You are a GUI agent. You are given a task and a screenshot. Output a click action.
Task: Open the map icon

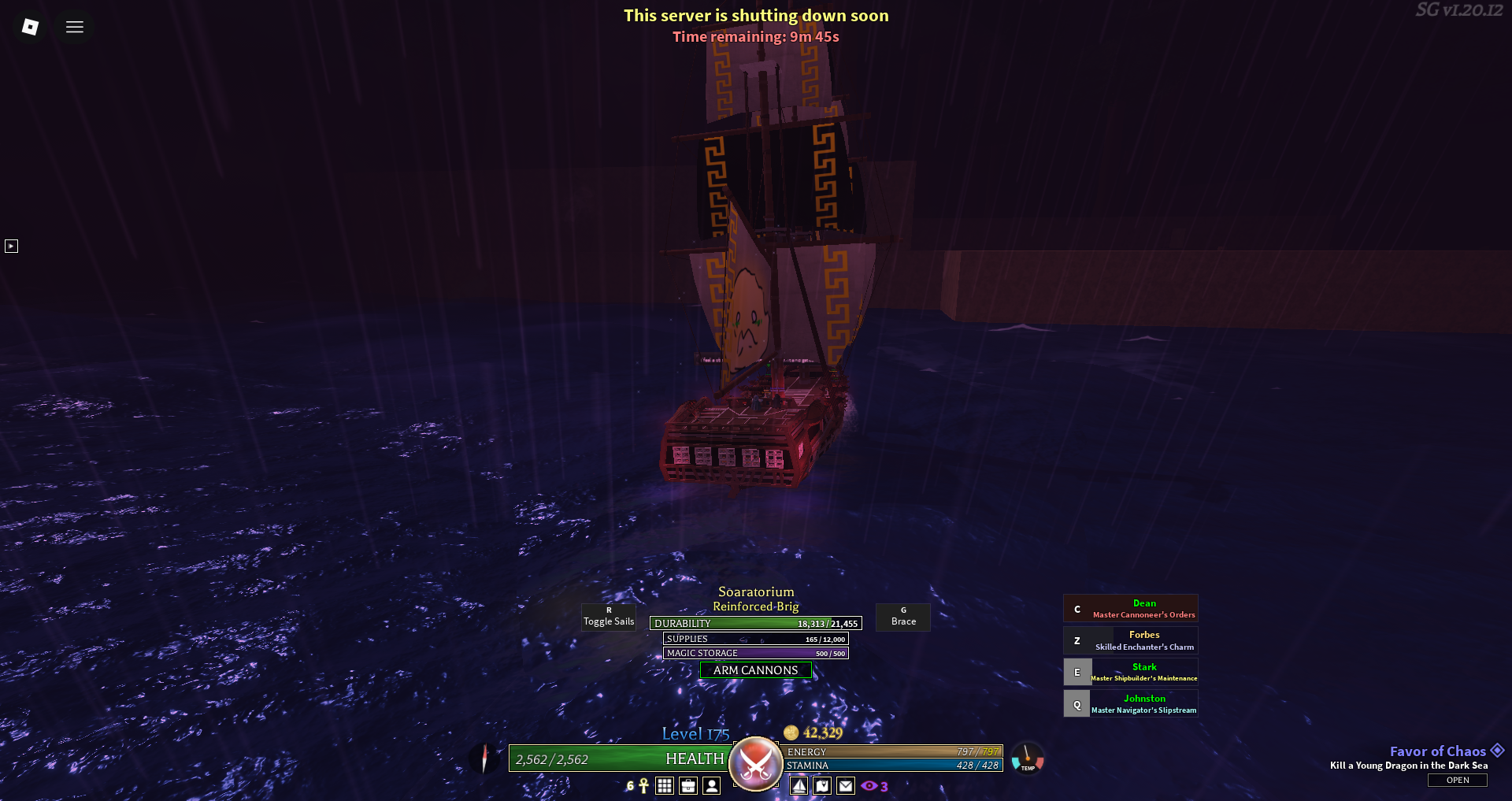(x=822, y=786)
